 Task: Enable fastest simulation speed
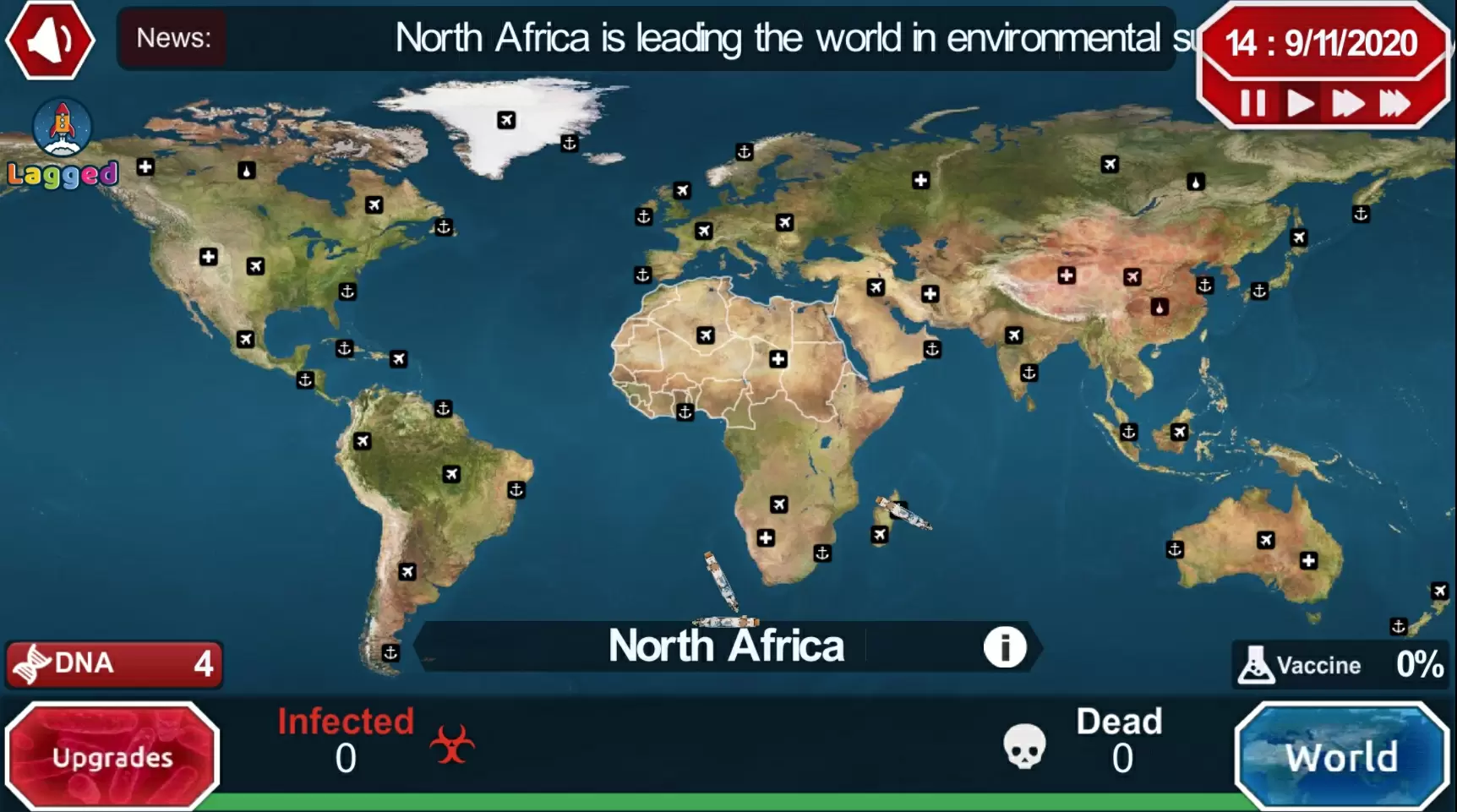[1394, 103]
